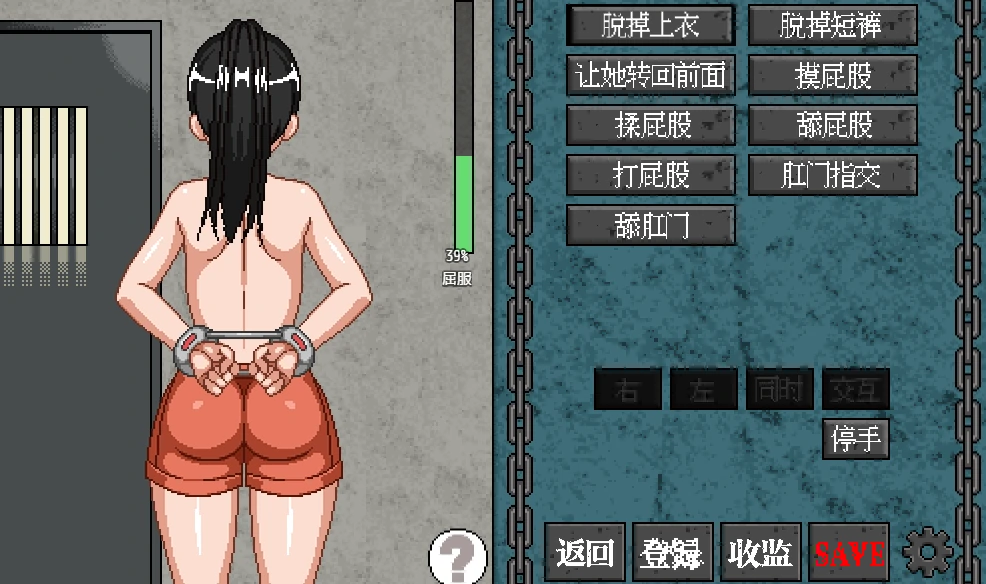Select the 揉屁股 button
The width and height of the screenshot is (986, 584).
(650, 125)
